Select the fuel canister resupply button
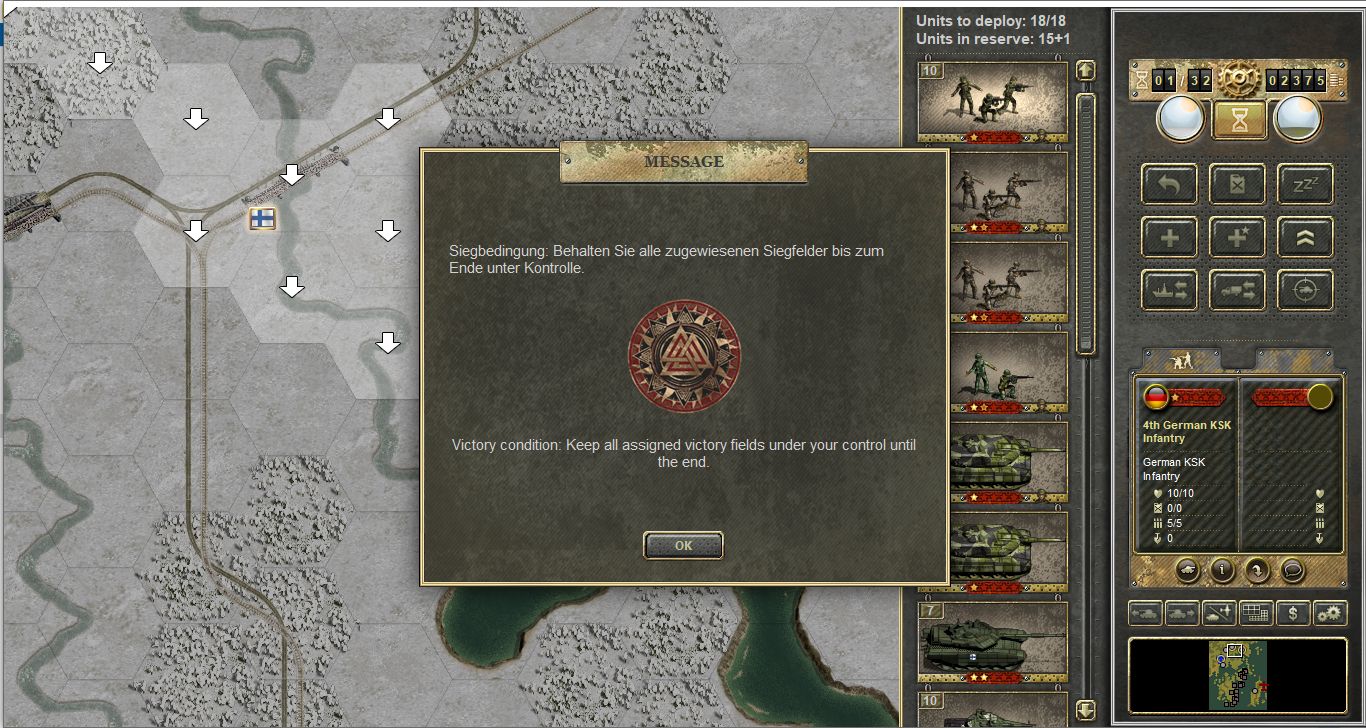 point(1237,184)
